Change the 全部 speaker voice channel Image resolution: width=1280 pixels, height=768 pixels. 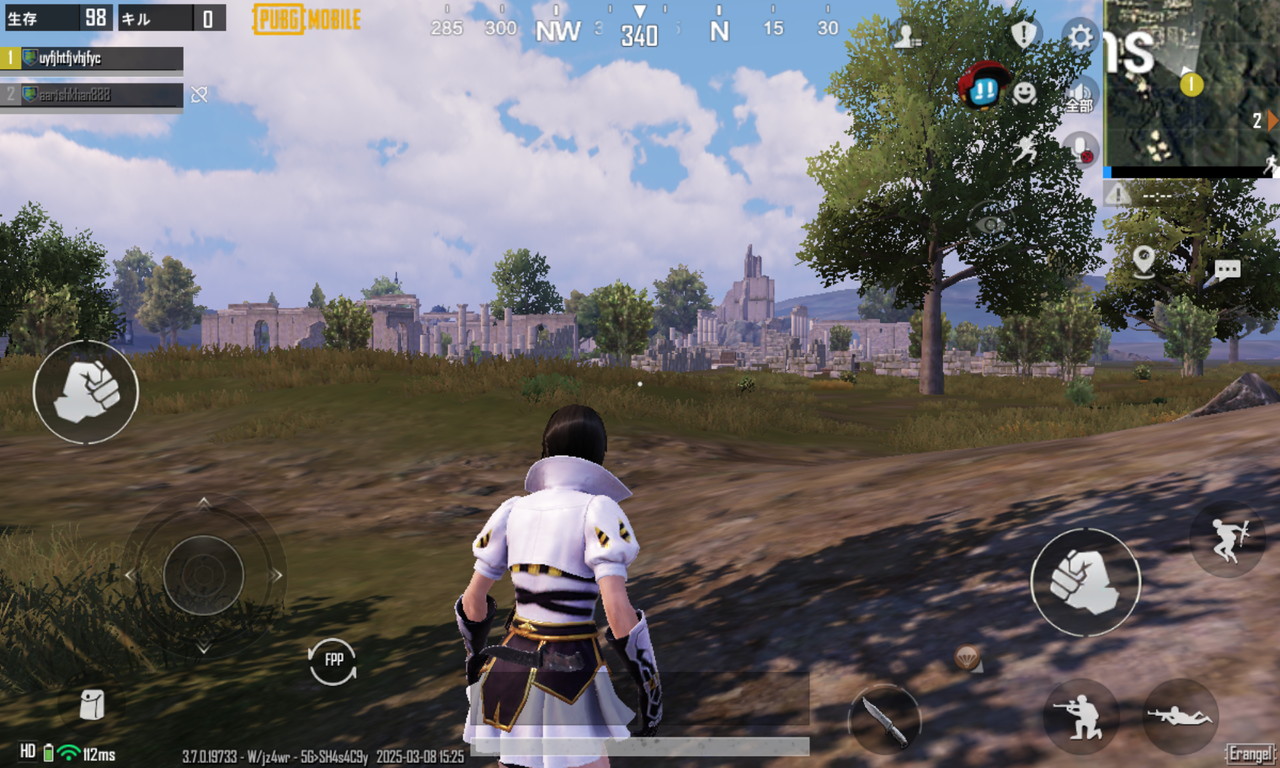[x=1080, y=94]
